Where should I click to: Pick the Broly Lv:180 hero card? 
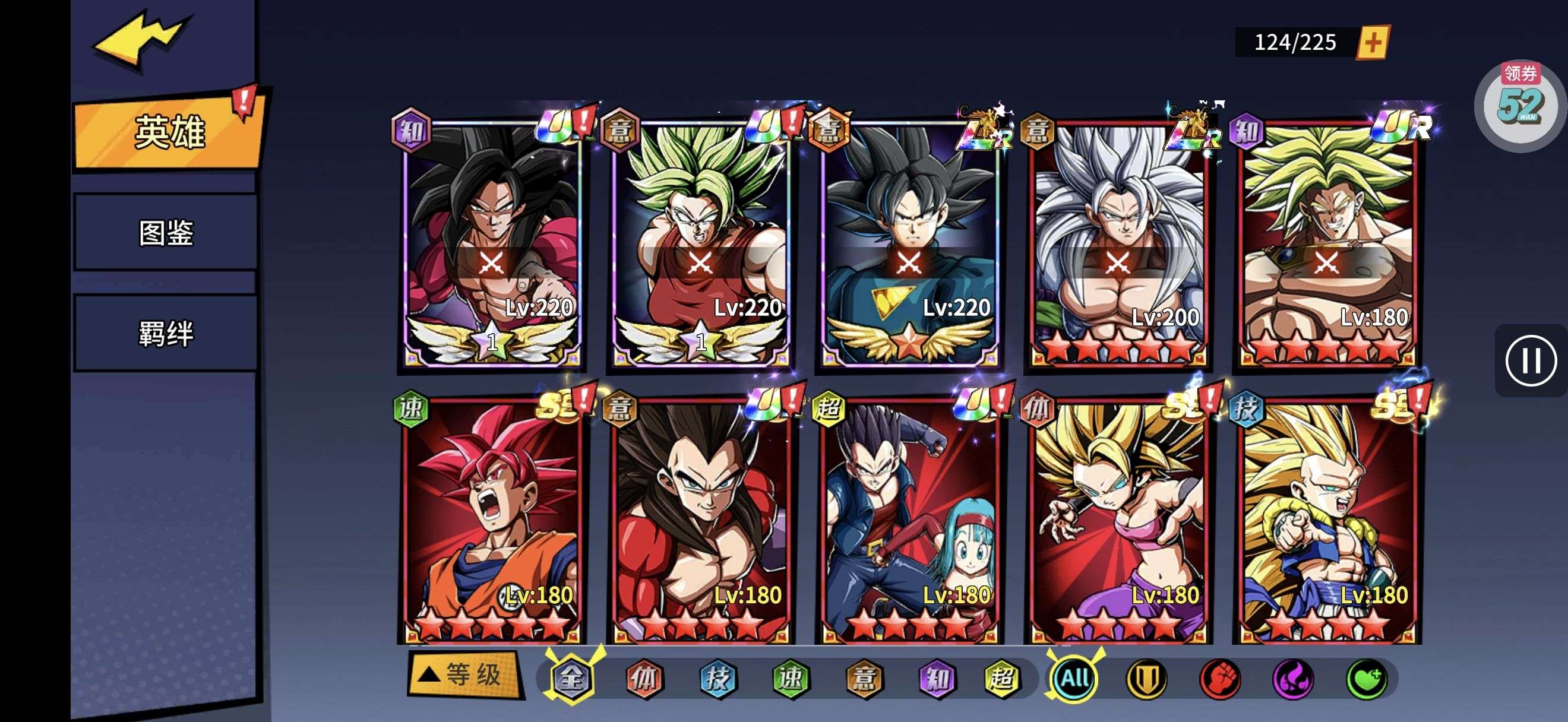(1327, 243)
